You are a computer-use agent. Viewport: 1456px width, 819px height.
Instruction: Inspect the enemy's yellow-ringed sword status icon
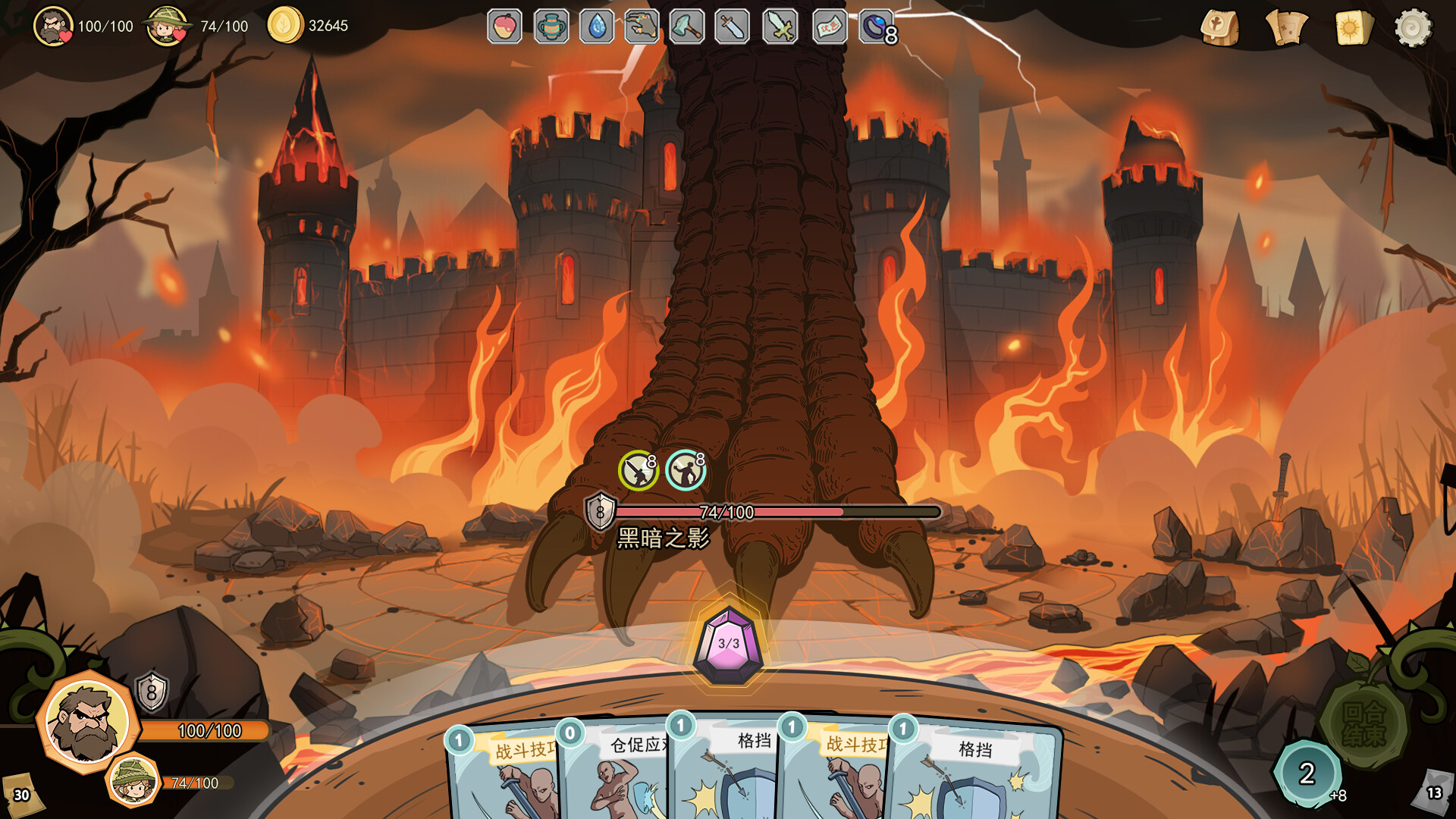click(638, 470)
